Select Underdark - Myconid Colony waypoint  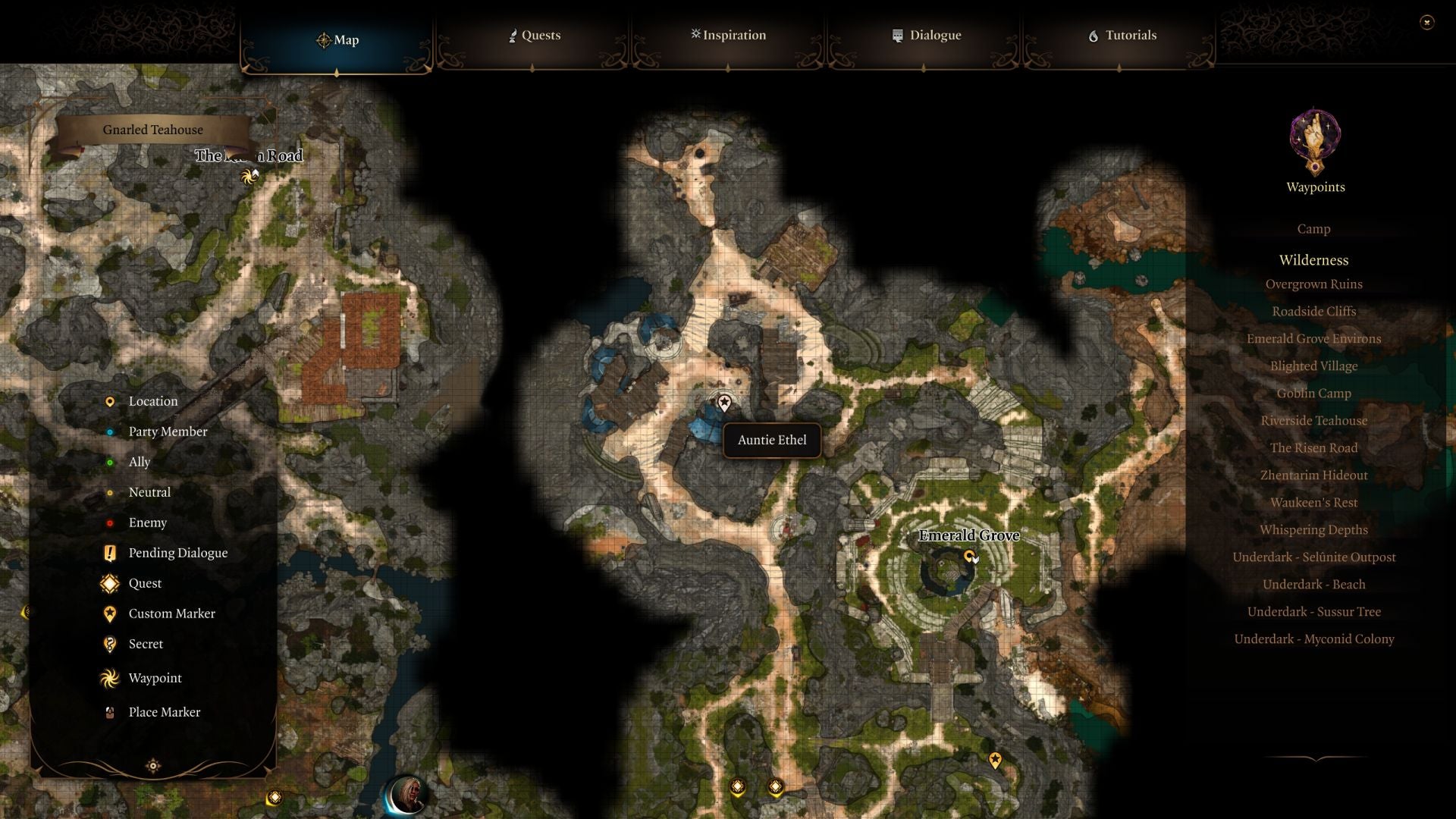pyautogui.click(x=1315, y=639)
